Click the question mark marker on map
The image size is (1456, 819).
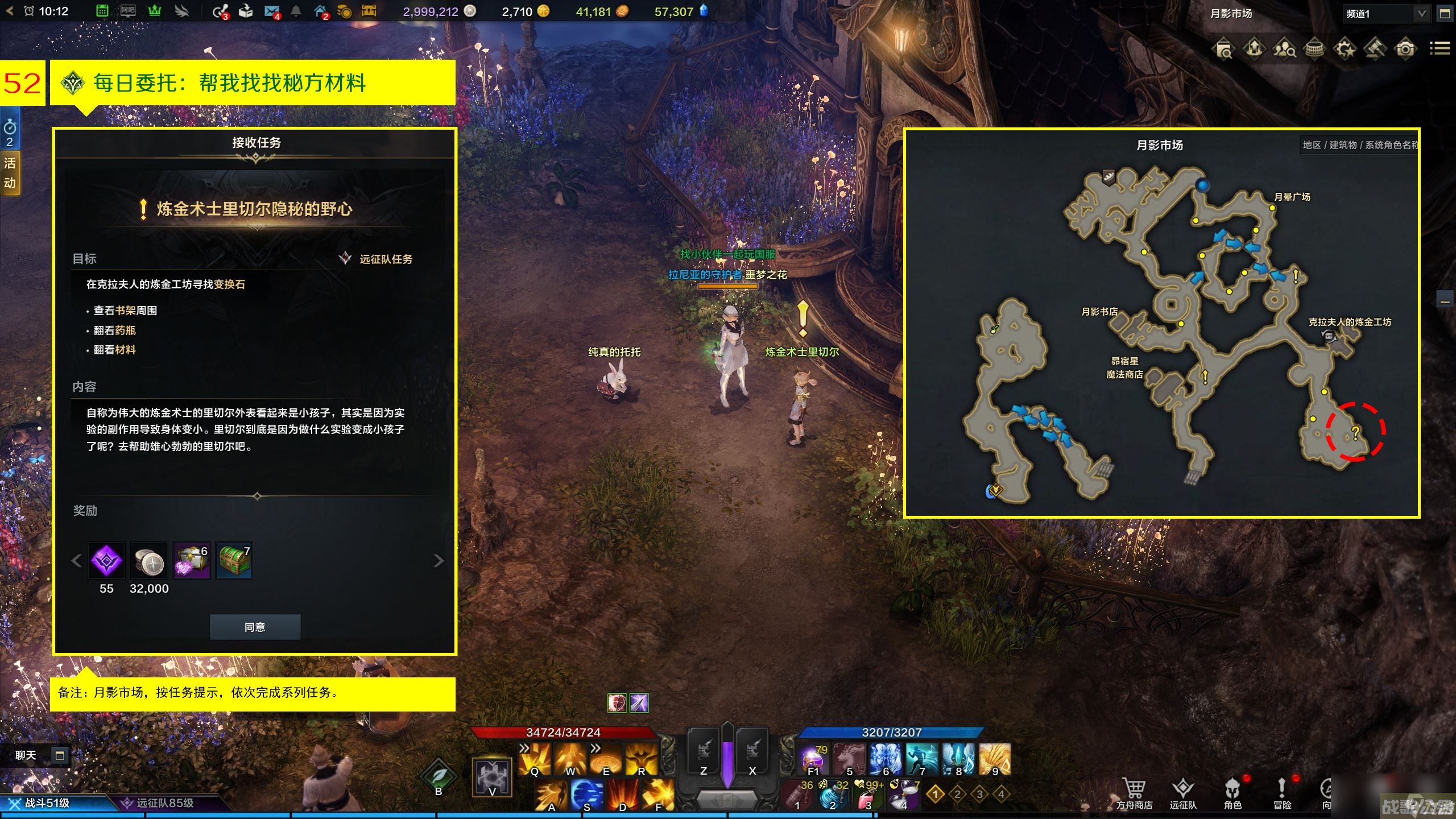click(x=1355, y=433)
